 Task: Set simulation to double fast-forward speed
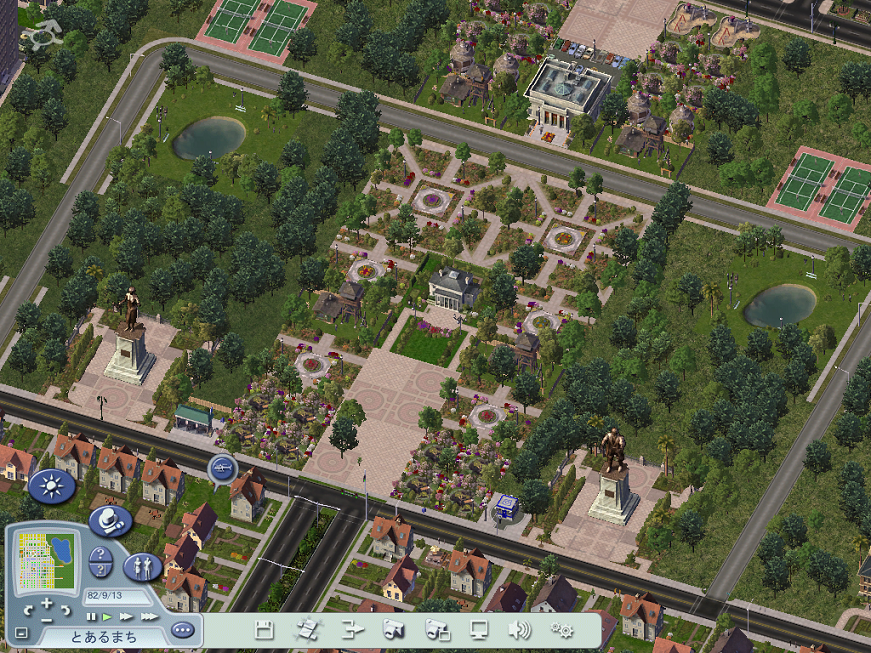pos(126,617)
